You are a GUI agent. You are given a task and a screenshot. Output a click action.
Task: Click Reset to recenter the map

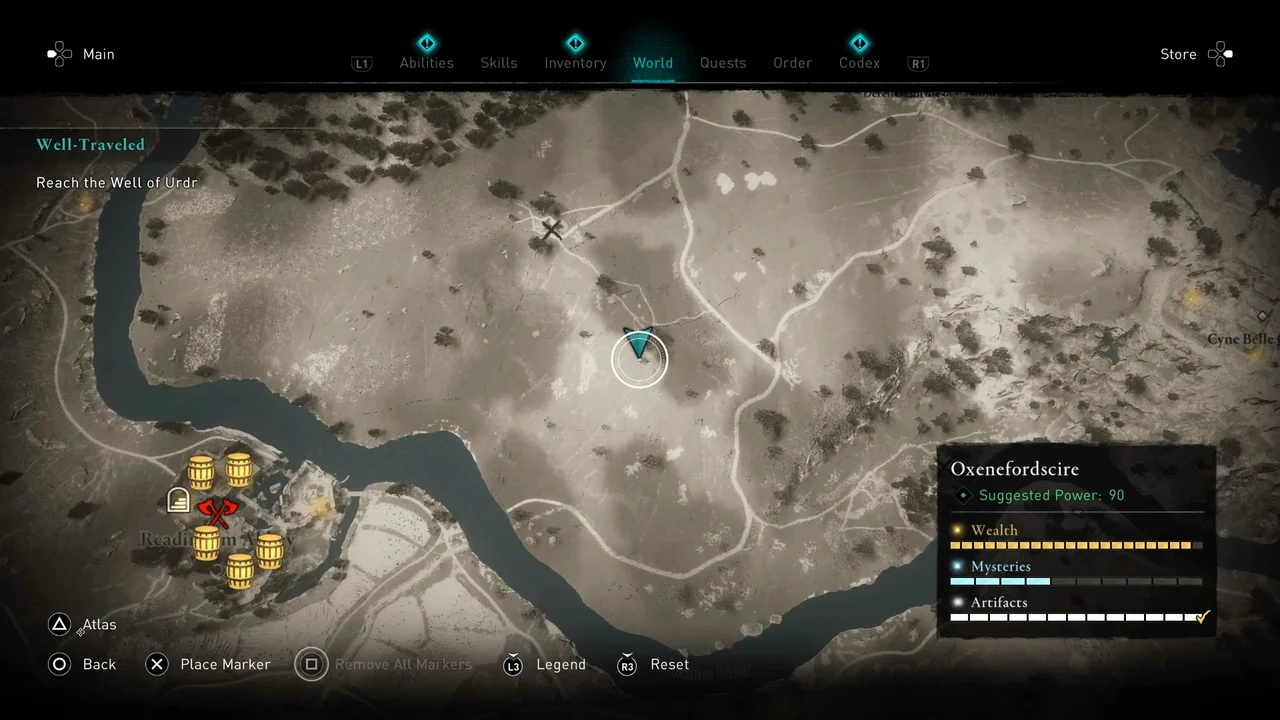(669, 664)
